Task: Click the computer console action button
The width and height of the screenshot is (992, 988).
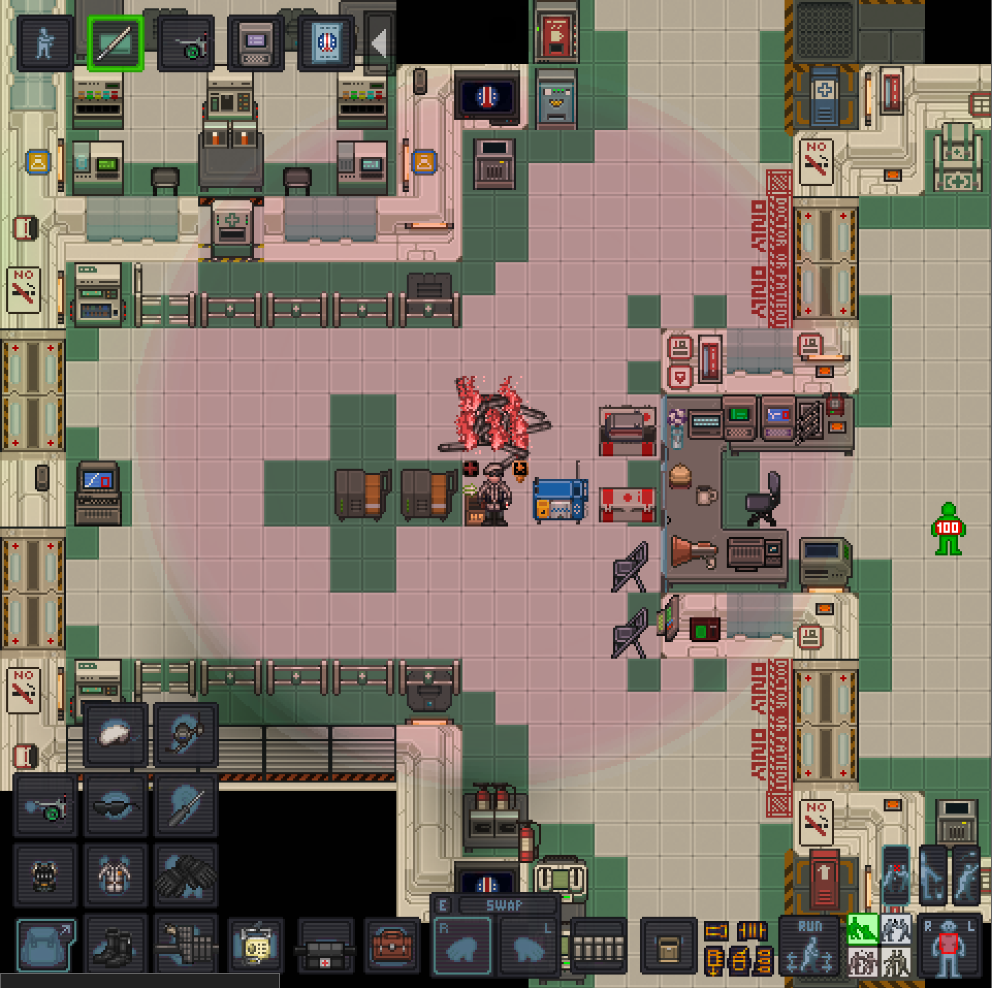Action: tap(256, 43)
